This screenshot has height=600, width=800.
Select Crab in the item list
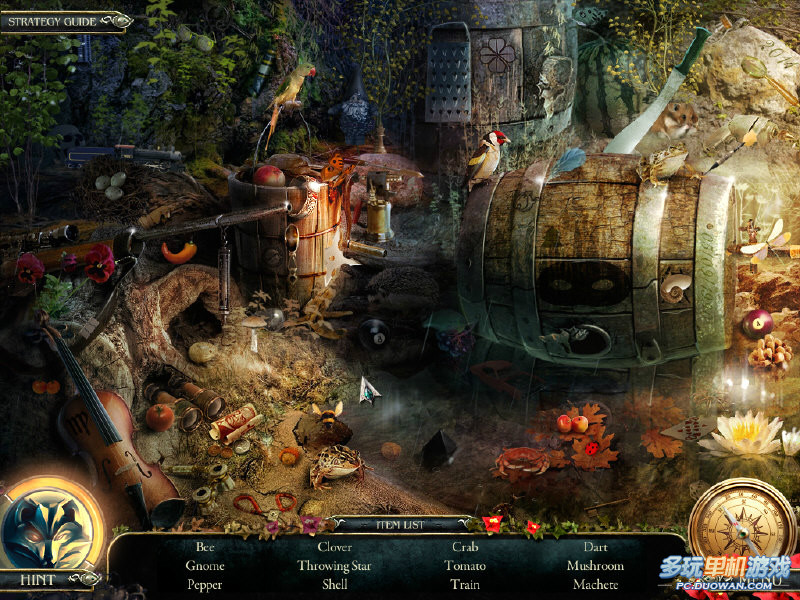[465, 547]
